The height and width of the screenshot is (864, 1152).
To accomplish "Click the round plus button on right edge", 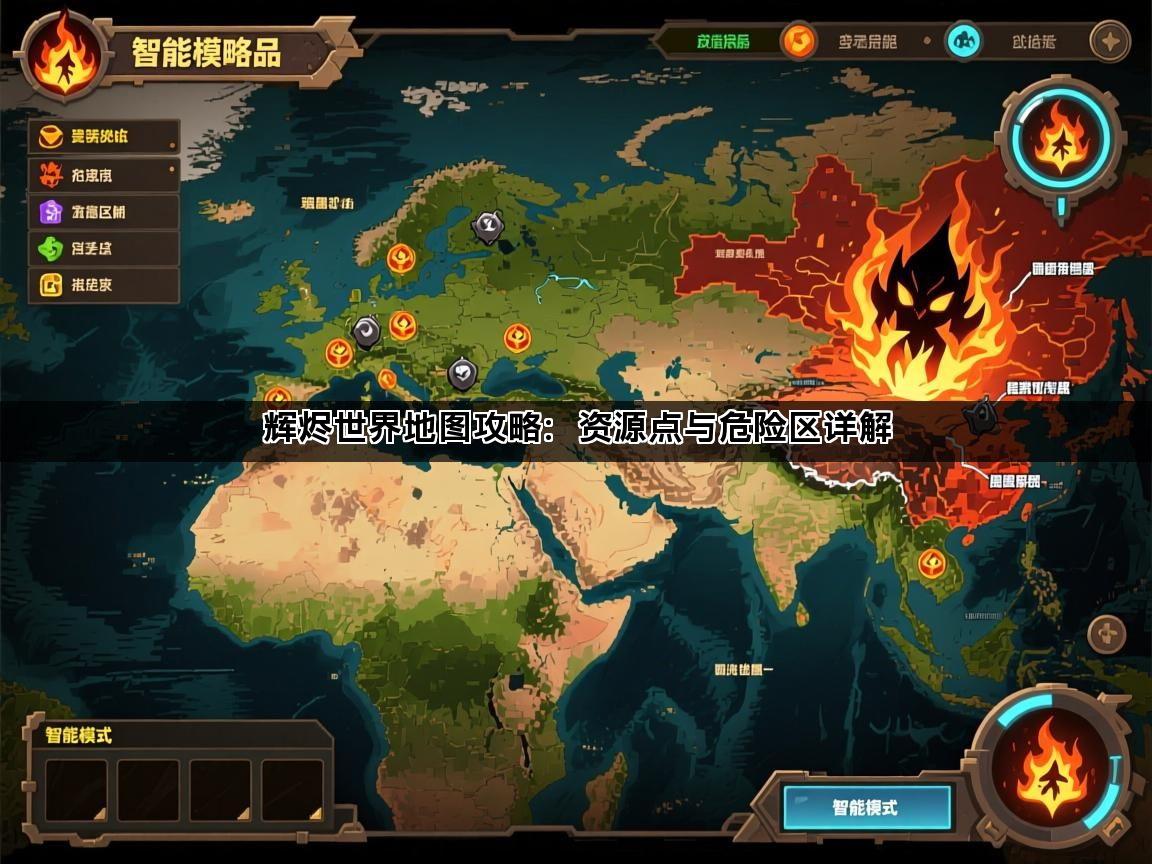I will pos(1107,635).
